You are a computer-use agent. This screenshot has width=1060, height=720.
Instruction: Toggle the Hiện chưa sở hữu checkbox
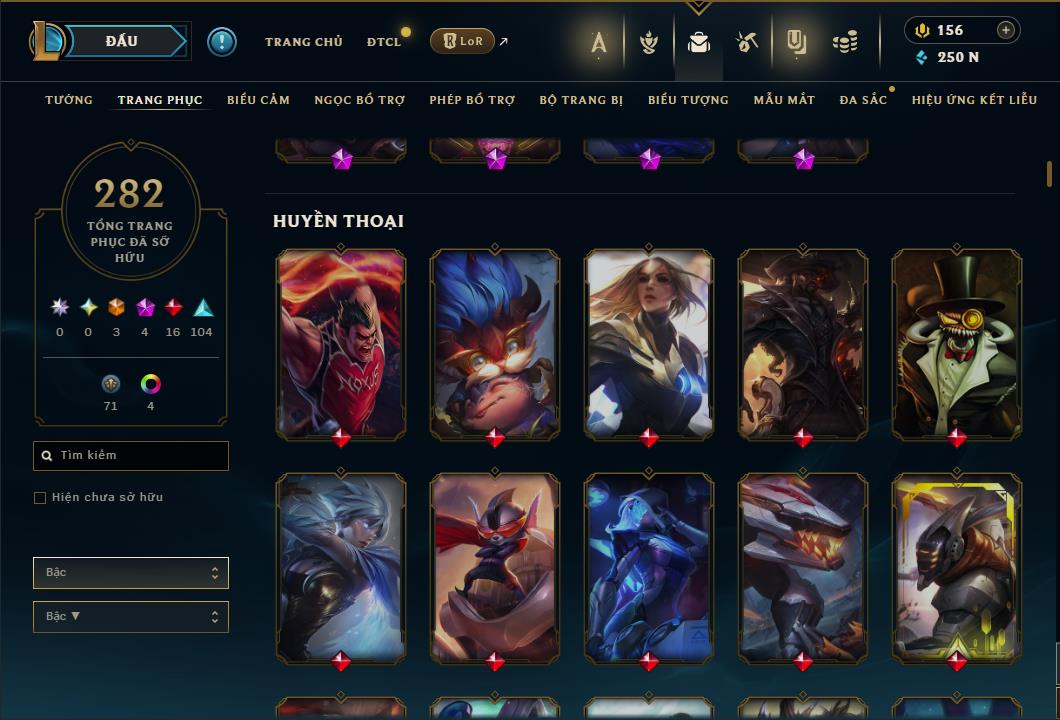(40, 498)
